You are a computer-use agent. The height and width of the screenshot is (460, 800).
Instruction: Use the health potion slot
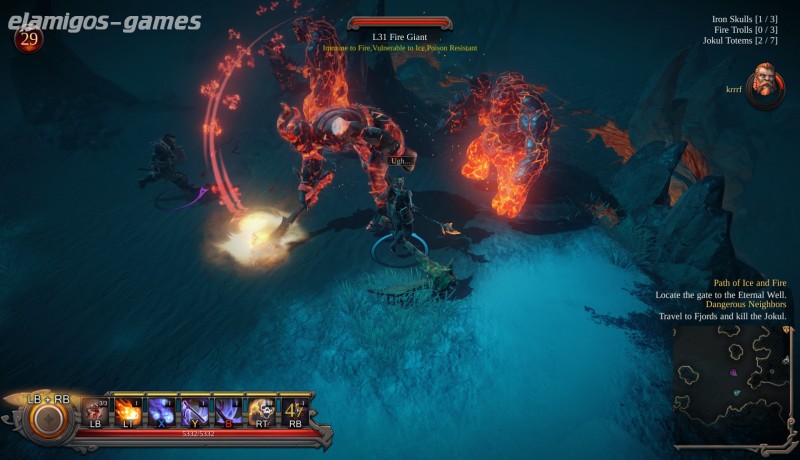[96, 411]
